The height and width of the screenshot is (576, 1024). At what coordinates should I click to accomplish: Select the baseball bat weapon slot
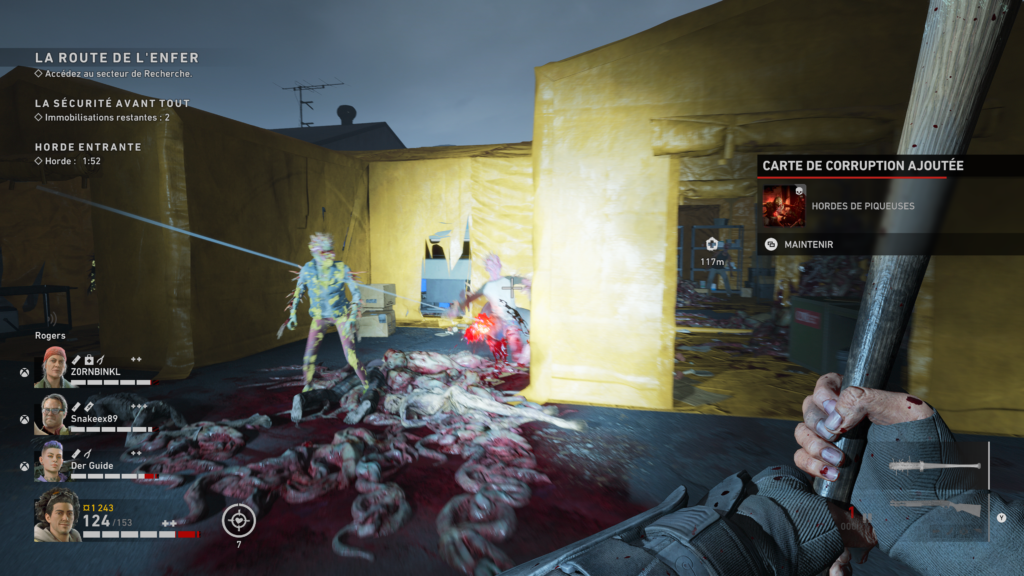932,467
